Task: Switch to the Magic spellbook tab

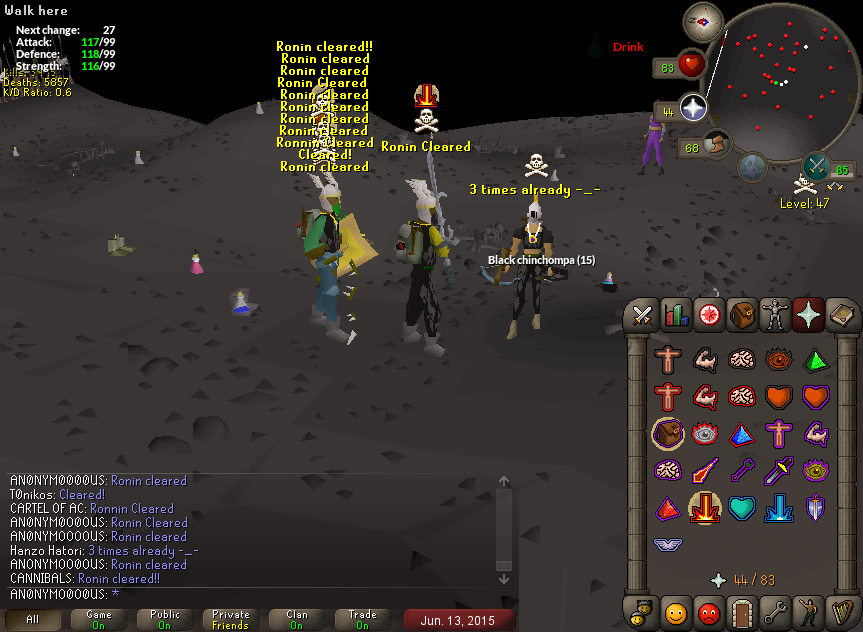Action: tap(841, 316)
